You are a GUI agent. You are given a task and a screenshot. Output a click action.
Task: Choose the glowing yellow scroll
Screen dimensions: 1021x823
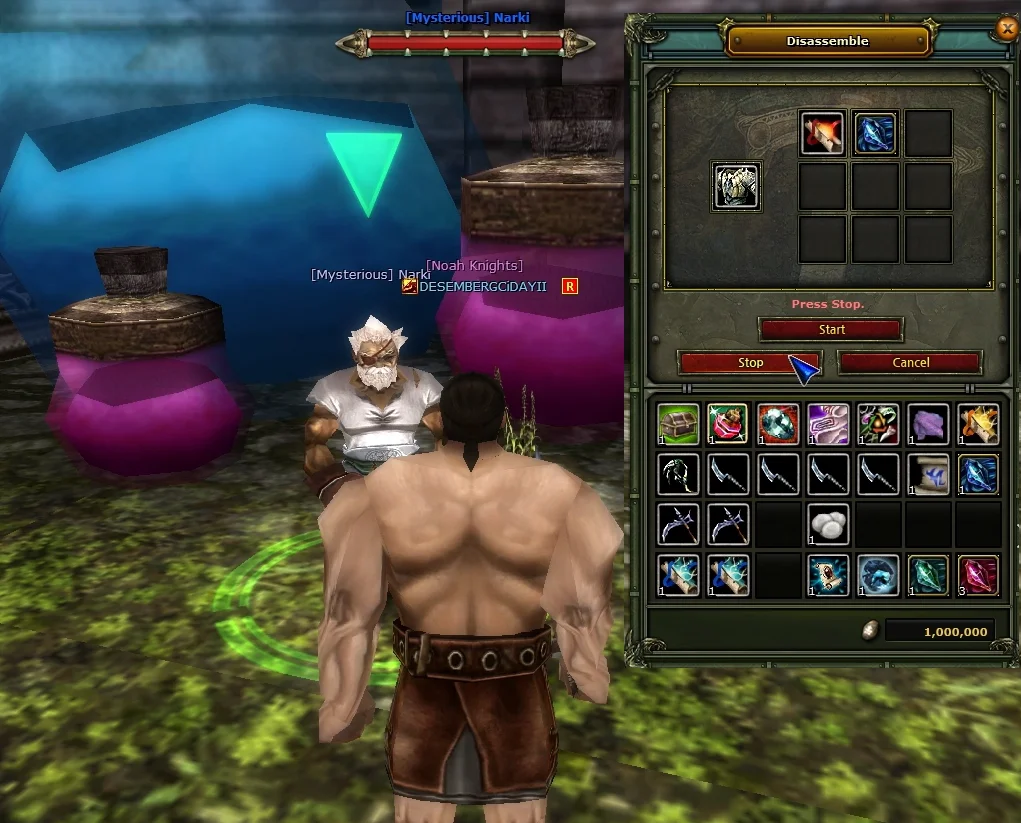978,425
